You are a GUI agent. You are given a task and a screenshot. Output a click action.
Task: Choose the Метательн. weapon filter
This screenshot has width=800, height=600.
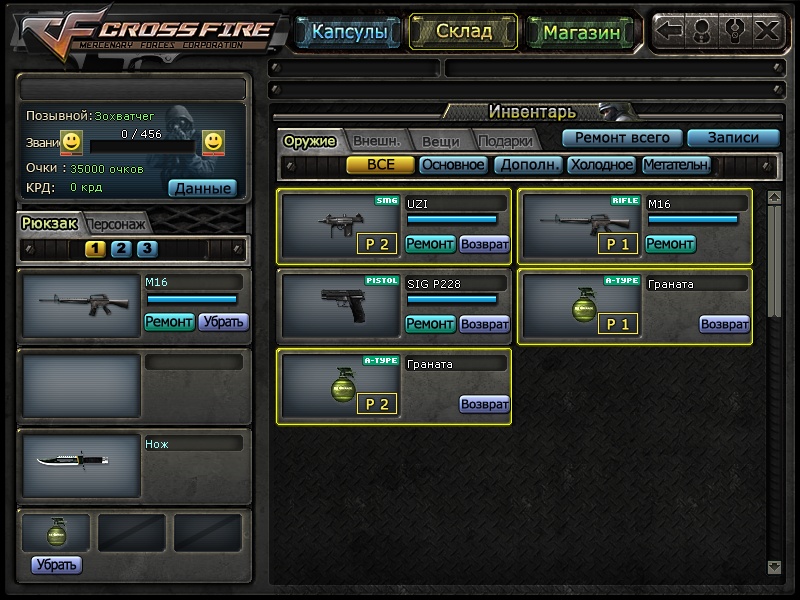click(x=677, y=165)
